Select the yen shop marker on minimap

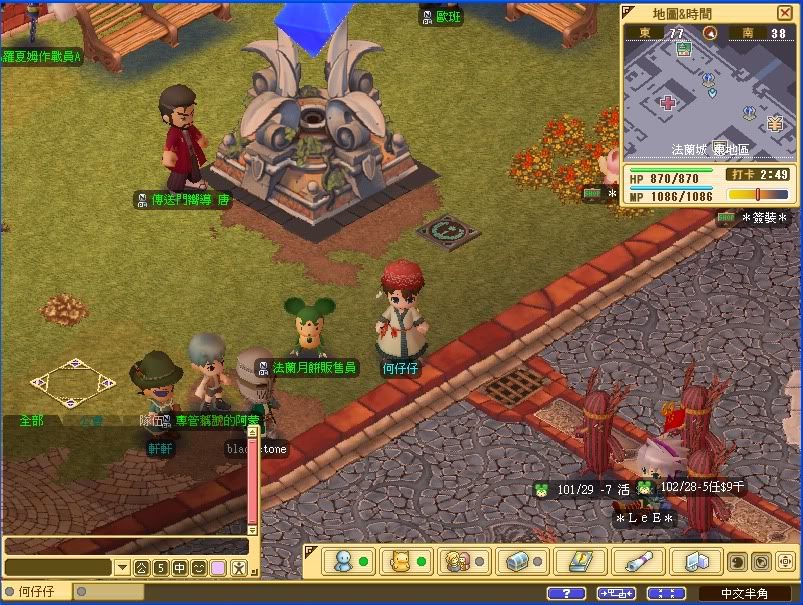coord(774,123)
